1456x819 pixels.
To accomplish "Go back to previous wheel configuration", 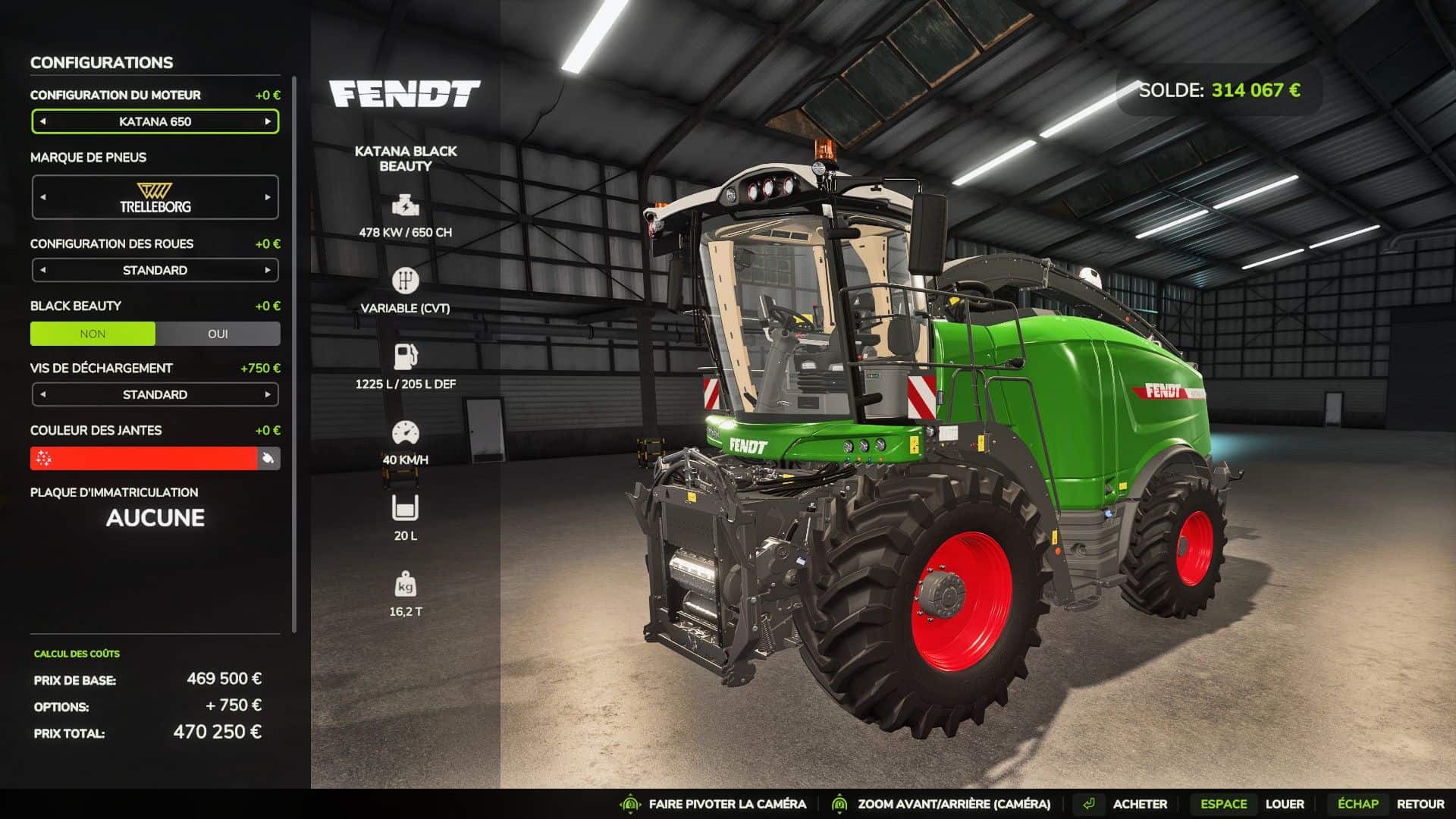I will coord(43,270).
